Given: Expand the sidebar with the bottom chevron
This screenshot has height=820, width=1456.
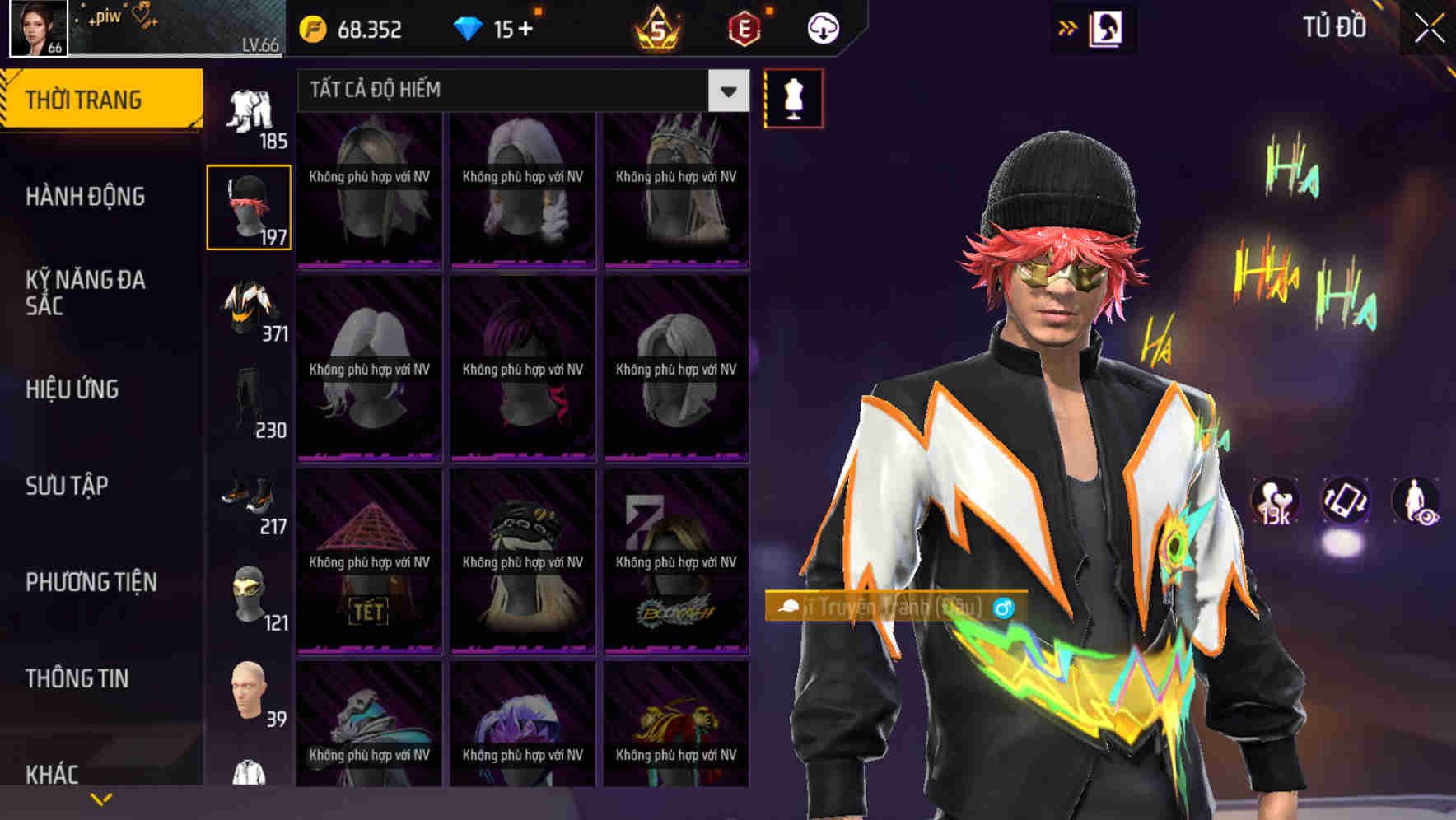Looking at the screenshot, I should [101, 797].
